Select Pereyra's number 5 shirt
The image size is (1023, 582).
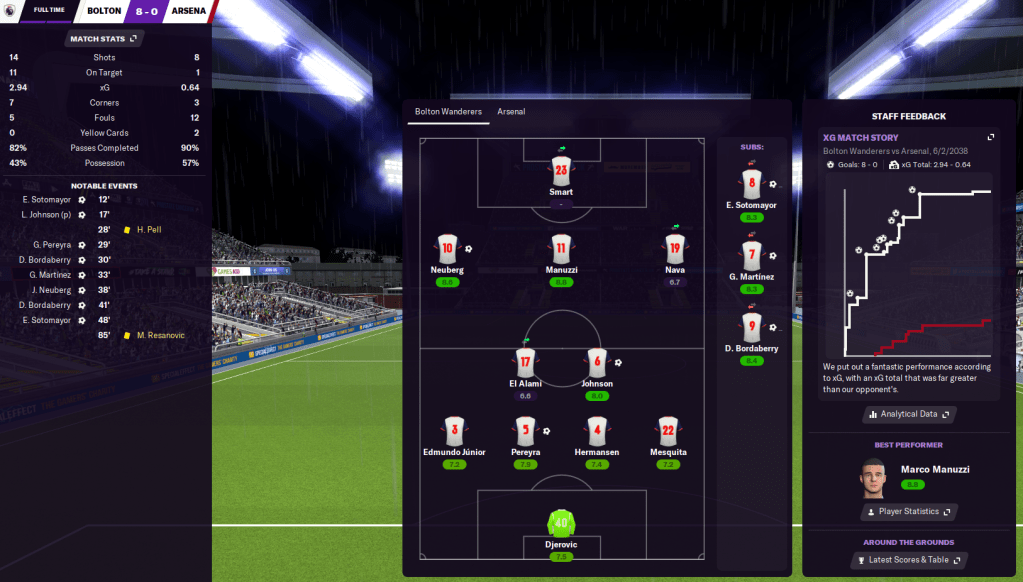click(526, 431)
